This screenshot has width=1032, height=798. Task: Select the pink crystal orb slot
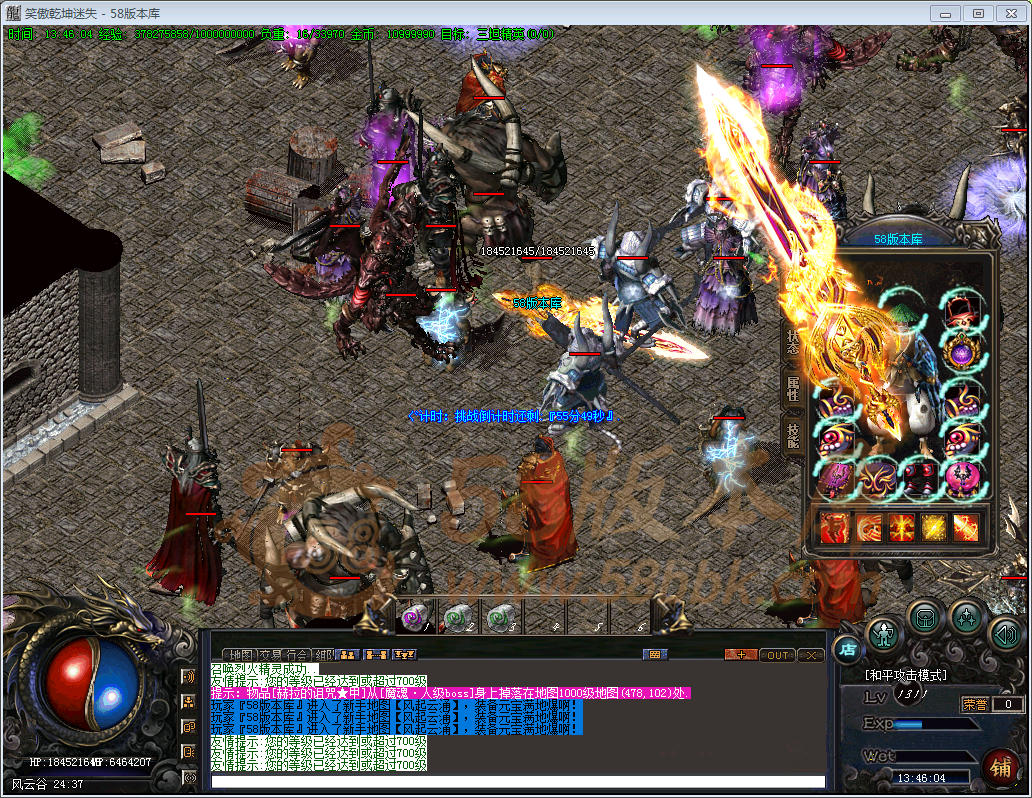coord(961,478)
